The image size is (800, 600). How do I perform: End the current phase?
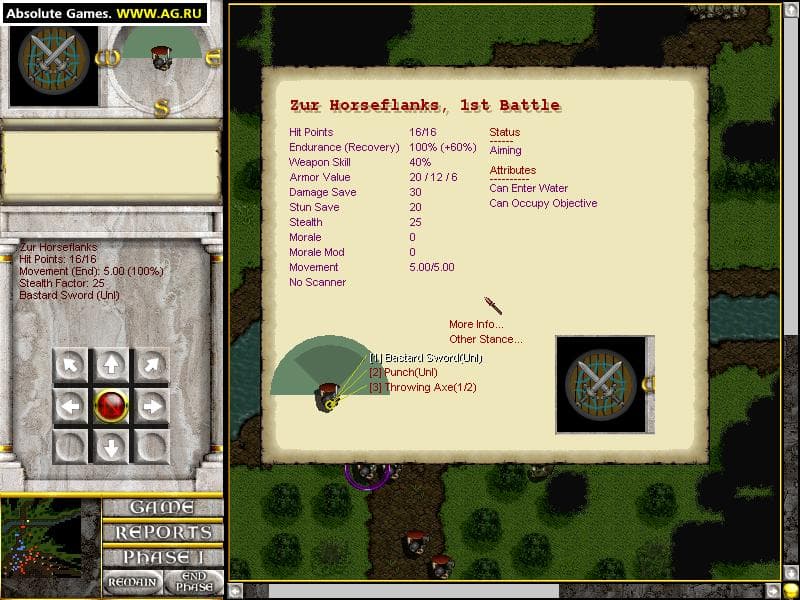[192, 581]
